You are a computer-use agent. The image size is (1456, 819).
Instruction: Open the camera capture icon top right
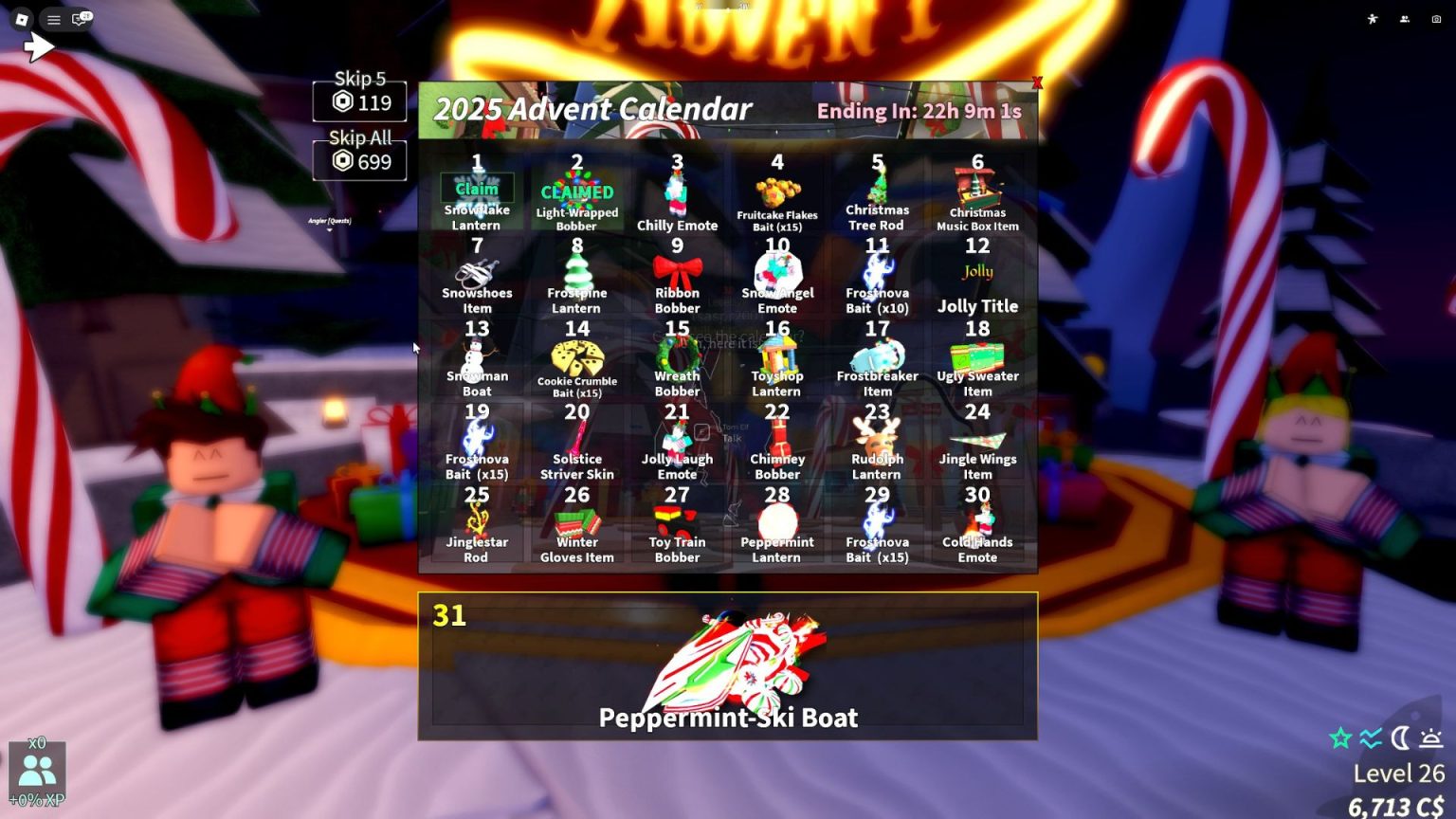point(1434,18)
